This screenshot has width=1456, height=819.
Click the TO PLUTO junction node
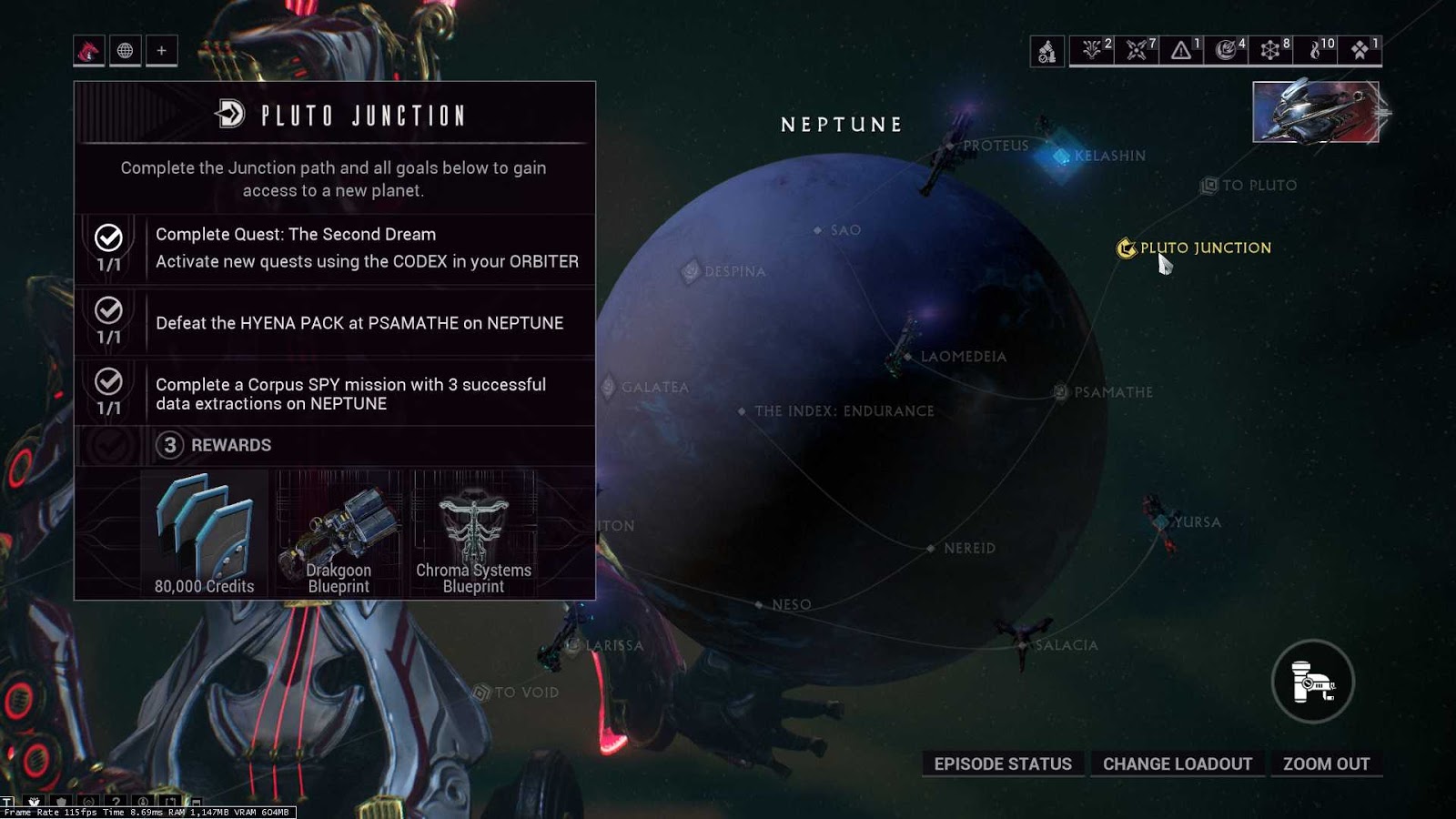tap(1210, 185)
